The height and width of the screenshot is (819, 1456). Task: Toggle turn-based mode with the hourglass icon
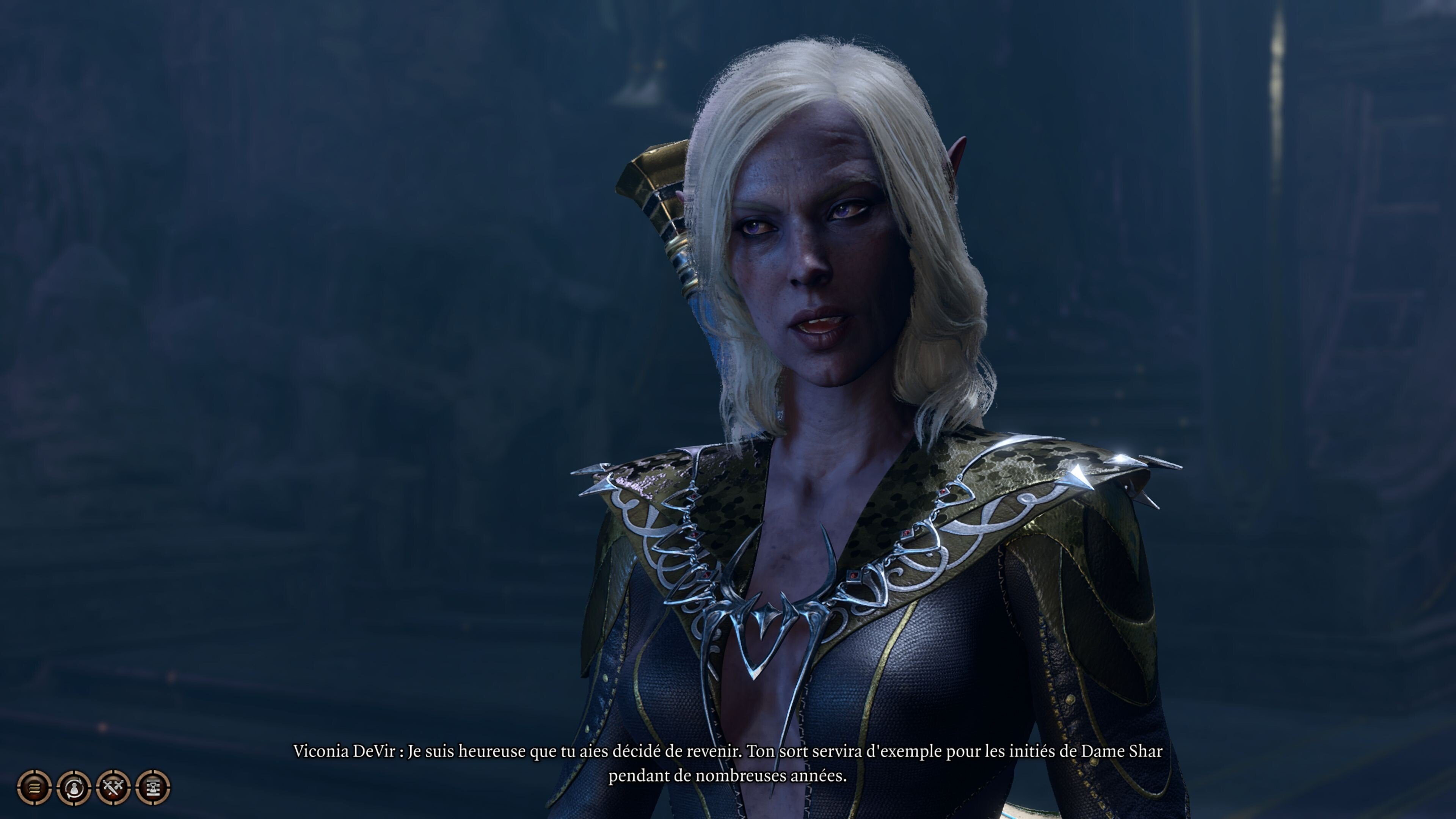pos(152,789)
